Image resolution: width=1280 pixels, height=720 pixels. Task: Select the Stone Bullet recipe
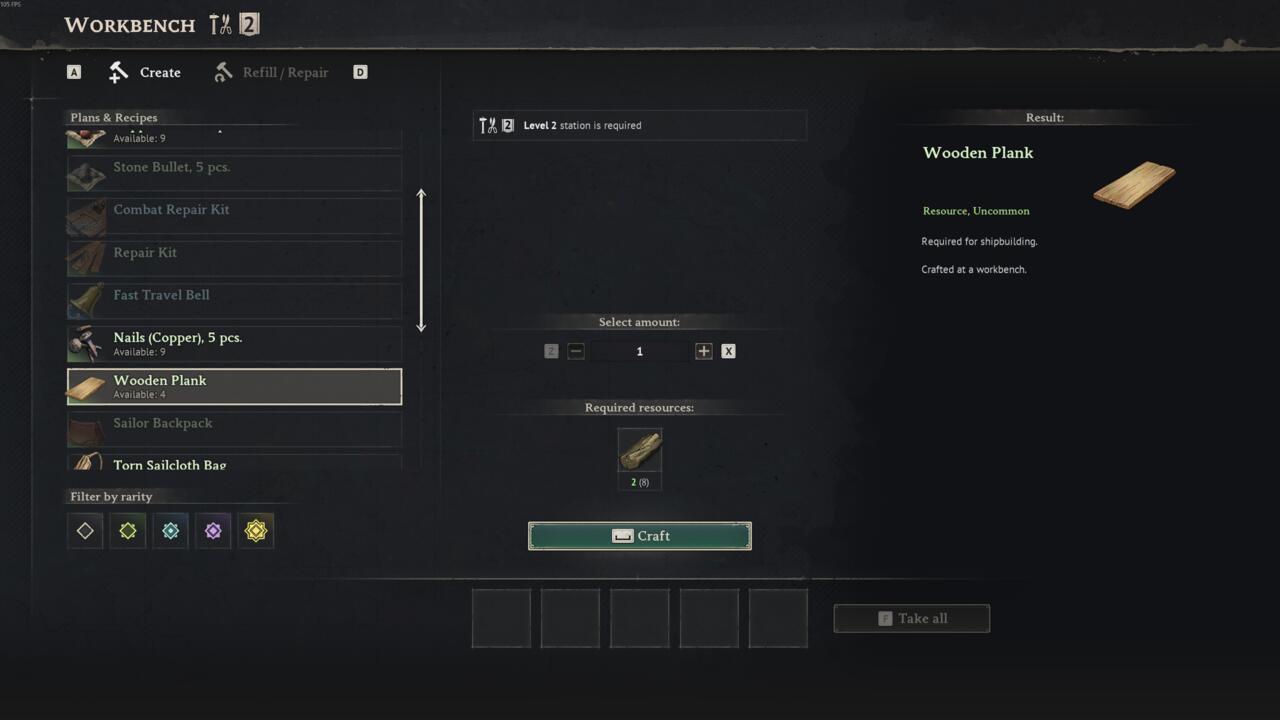point(234,173)
